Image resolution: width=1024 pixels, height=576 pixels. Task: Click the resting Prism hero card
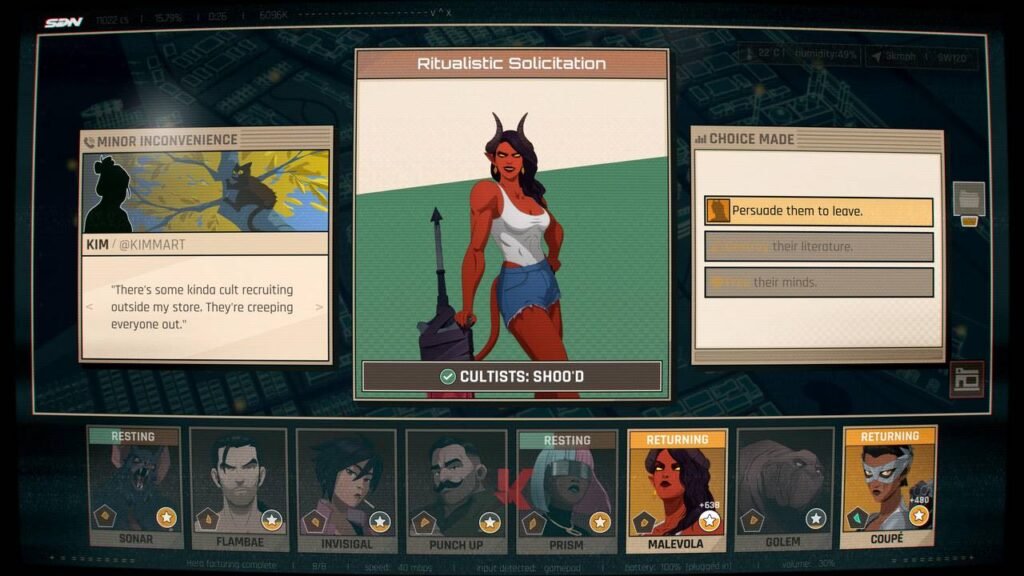[566, 489]
